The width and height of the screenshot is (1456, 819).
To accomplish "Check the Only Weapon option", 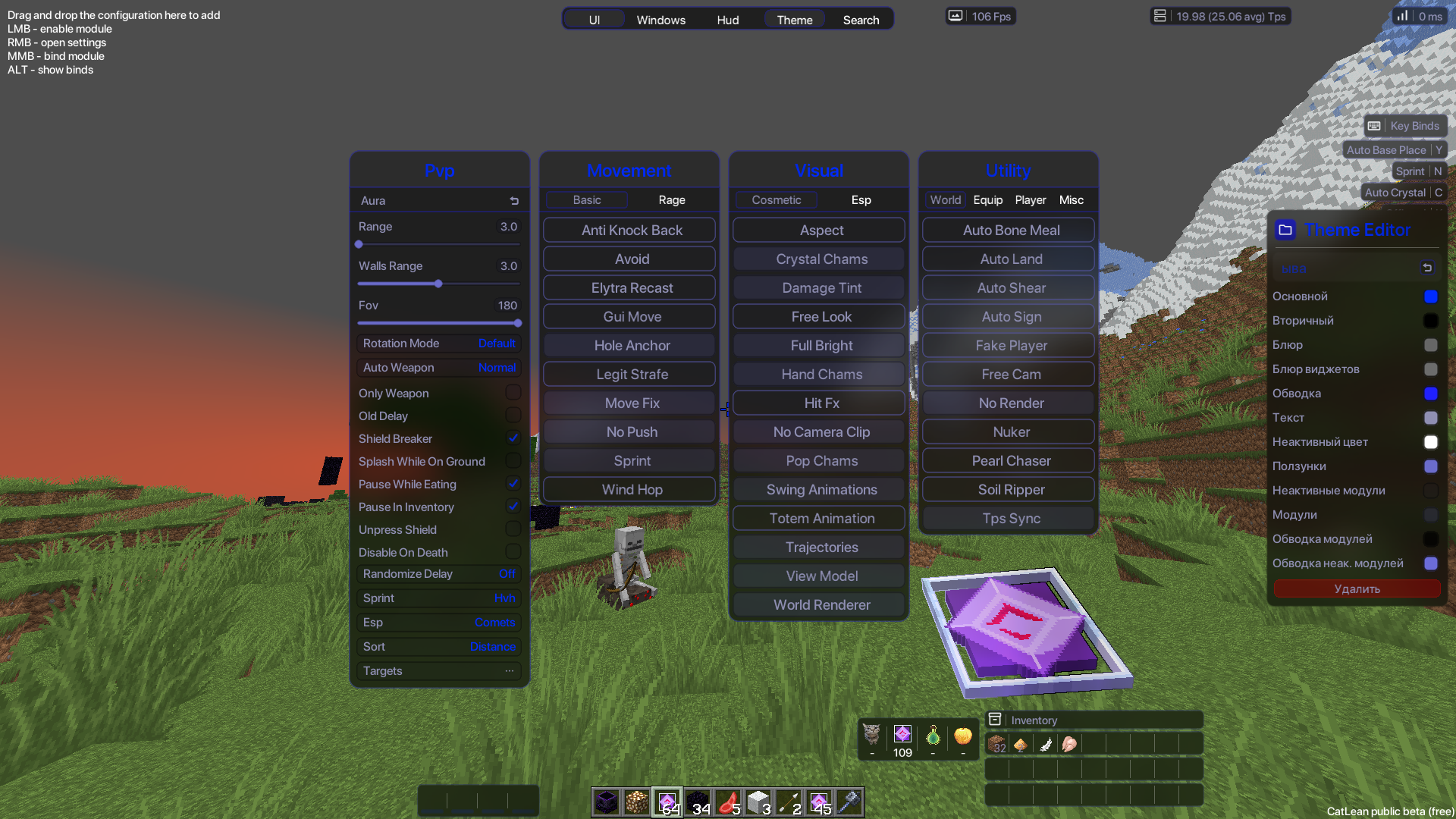I will click(513, 393).
